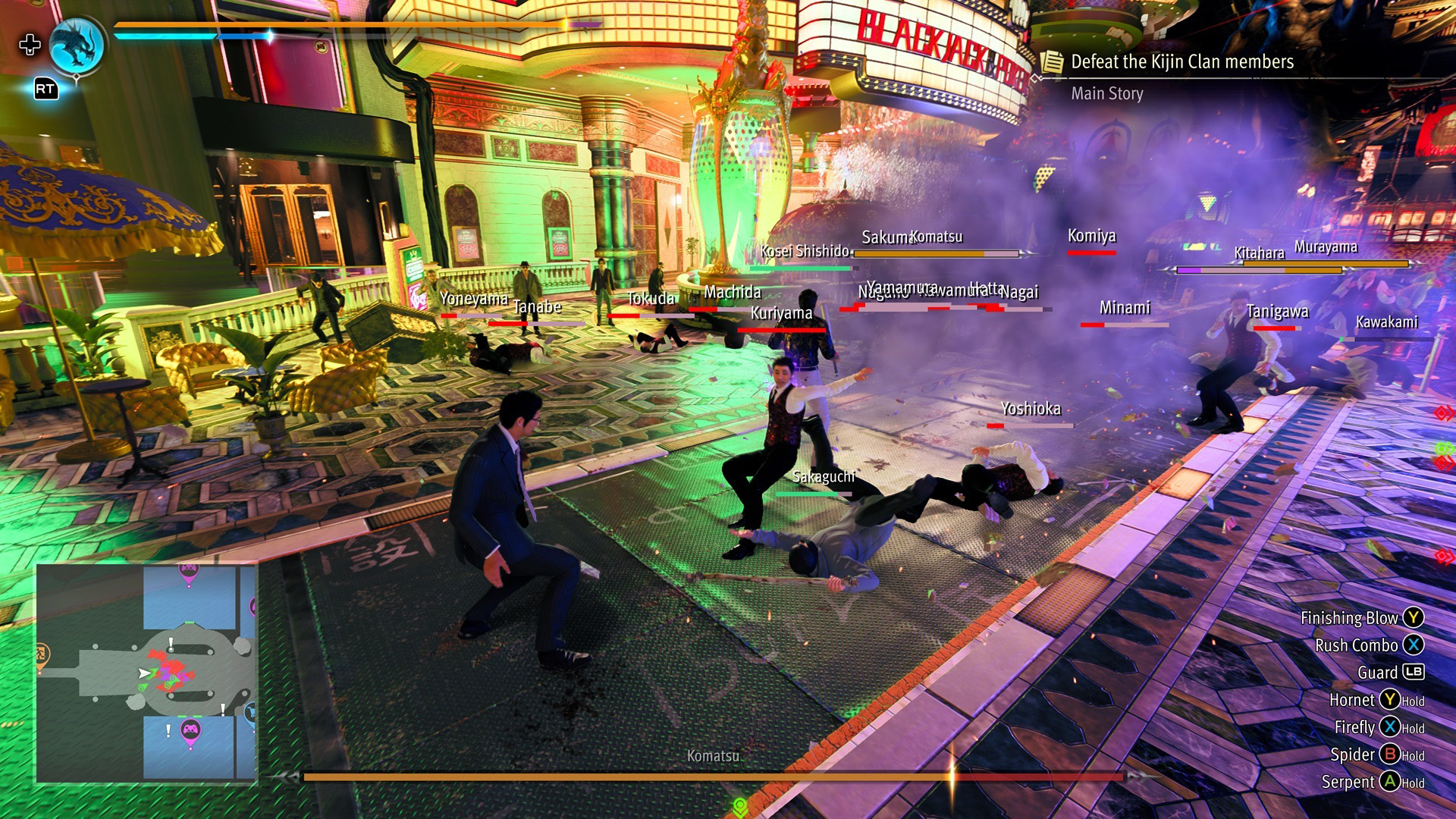Viewport: 1456px width, 819px height.
Task: Click a red diamond enemy marker on screen edge
Action: [x=1441, y=412]
